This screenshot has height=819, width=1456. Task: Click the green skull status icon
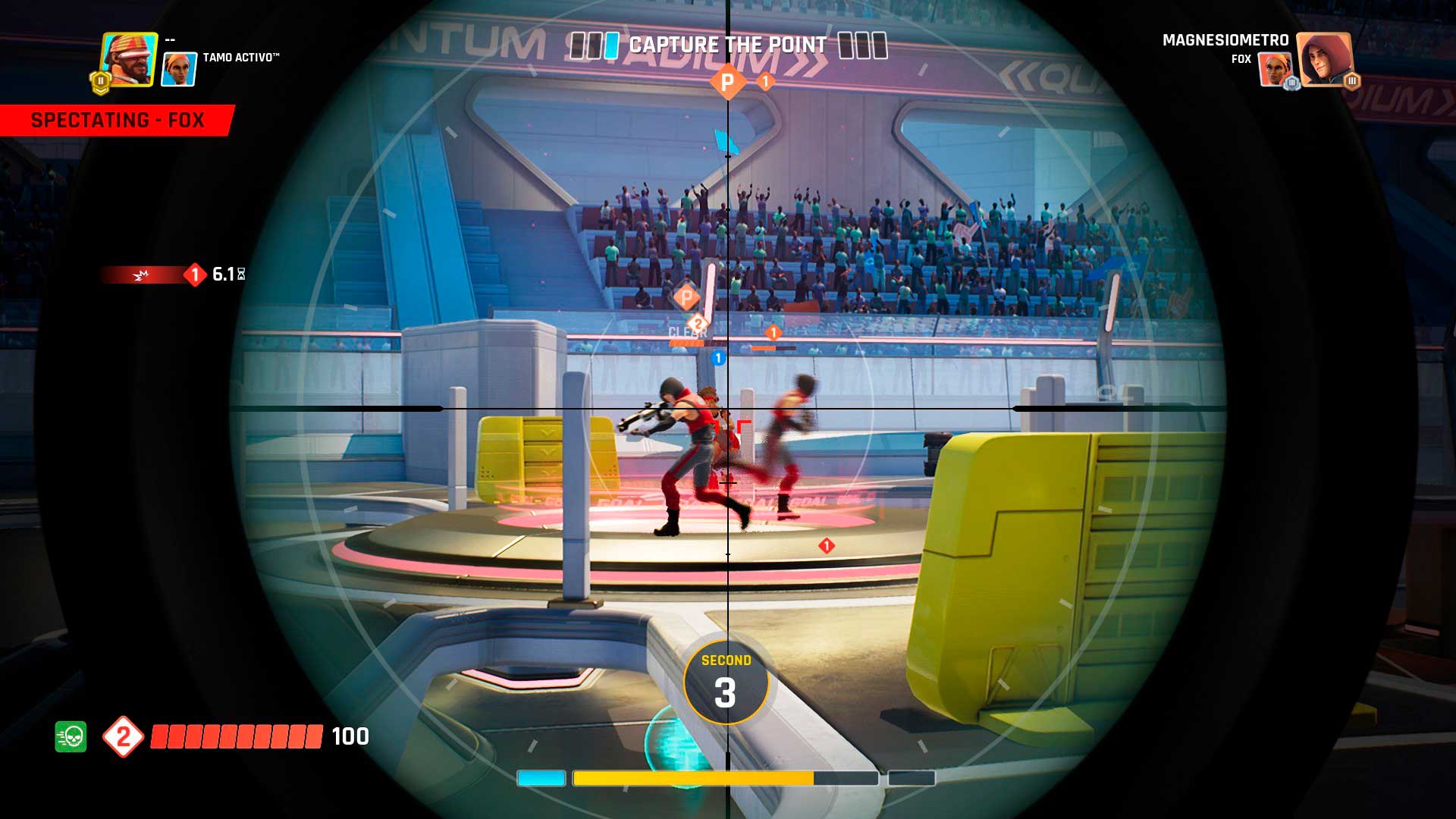point(71,736)
